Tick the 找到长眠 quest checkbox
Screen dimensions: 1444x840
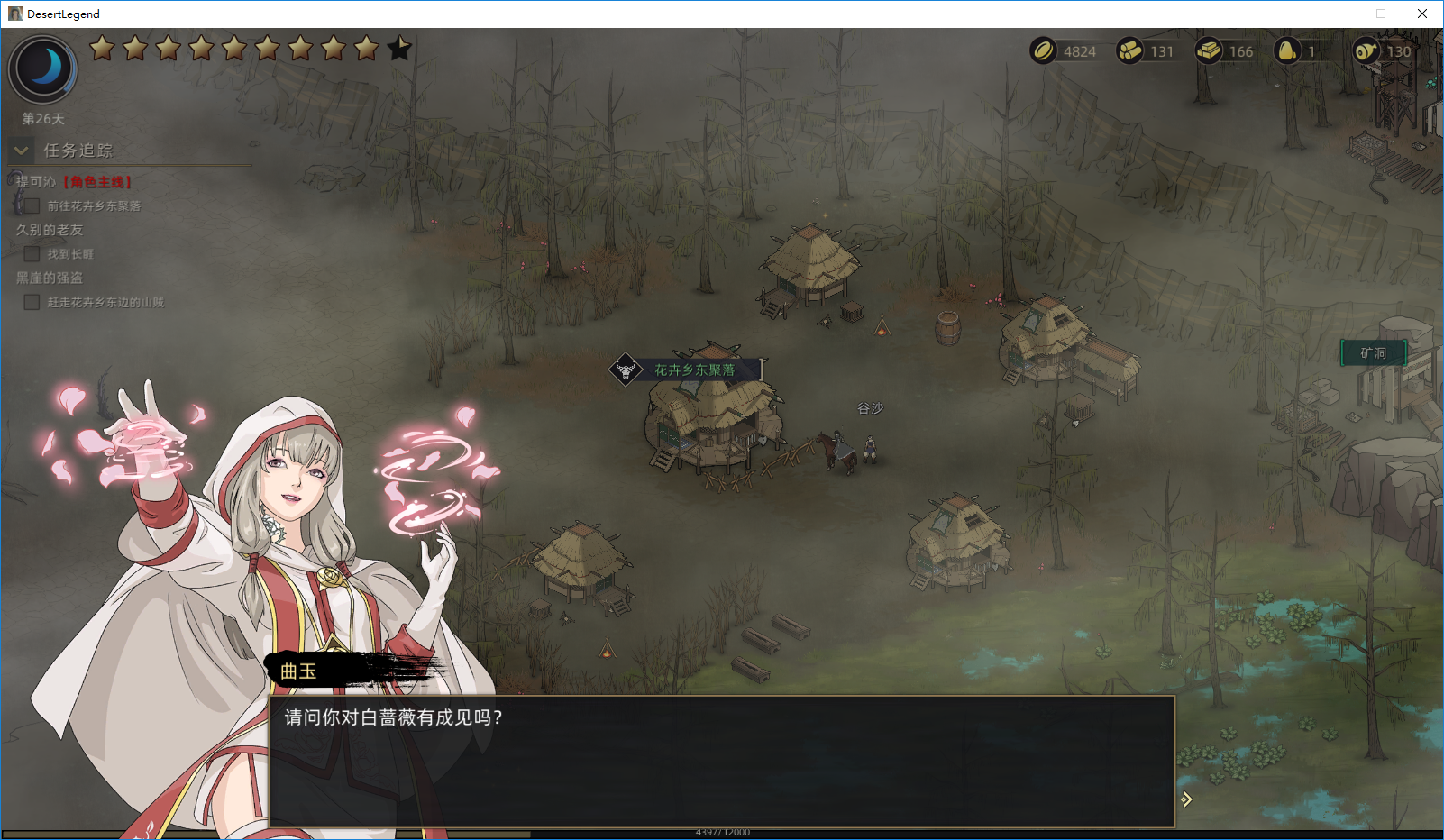32,254
